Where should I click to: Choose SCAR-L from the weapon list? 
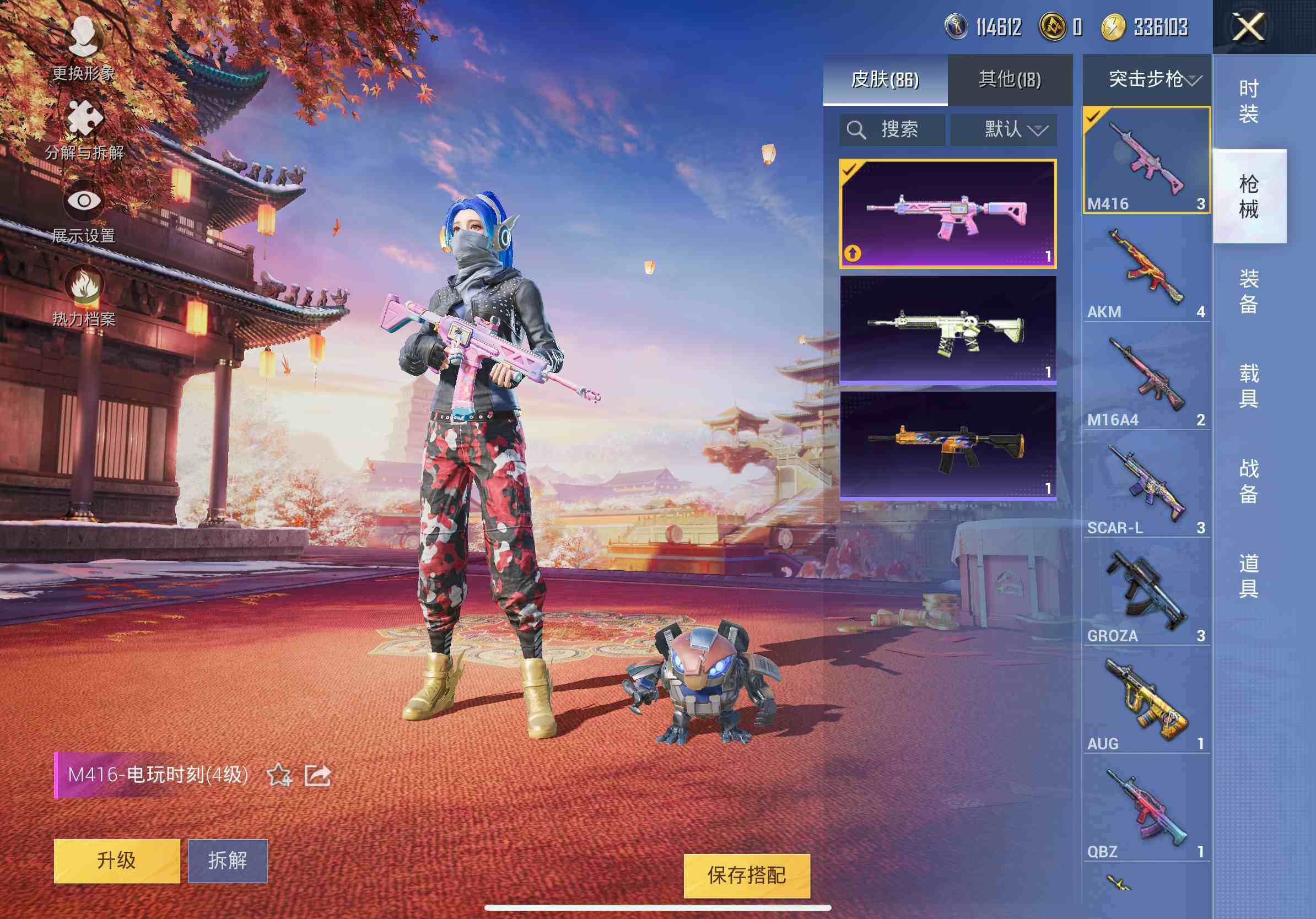1146,486
